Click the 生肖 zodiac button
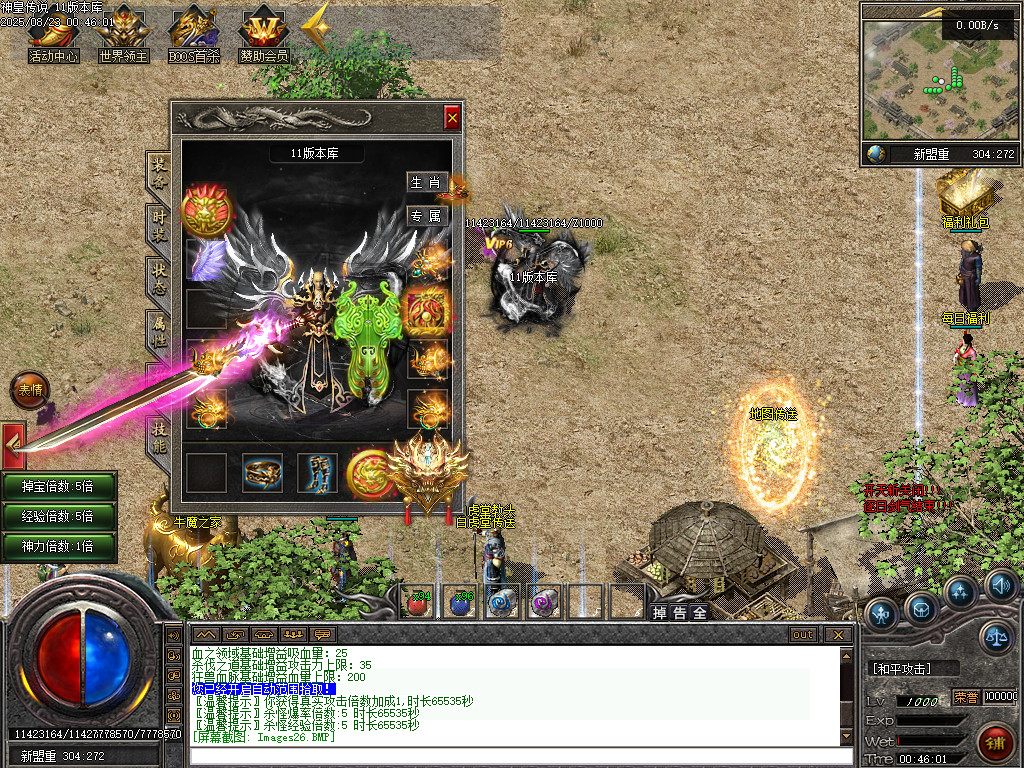Screen dimensions: 1024x768 point(425,182)
